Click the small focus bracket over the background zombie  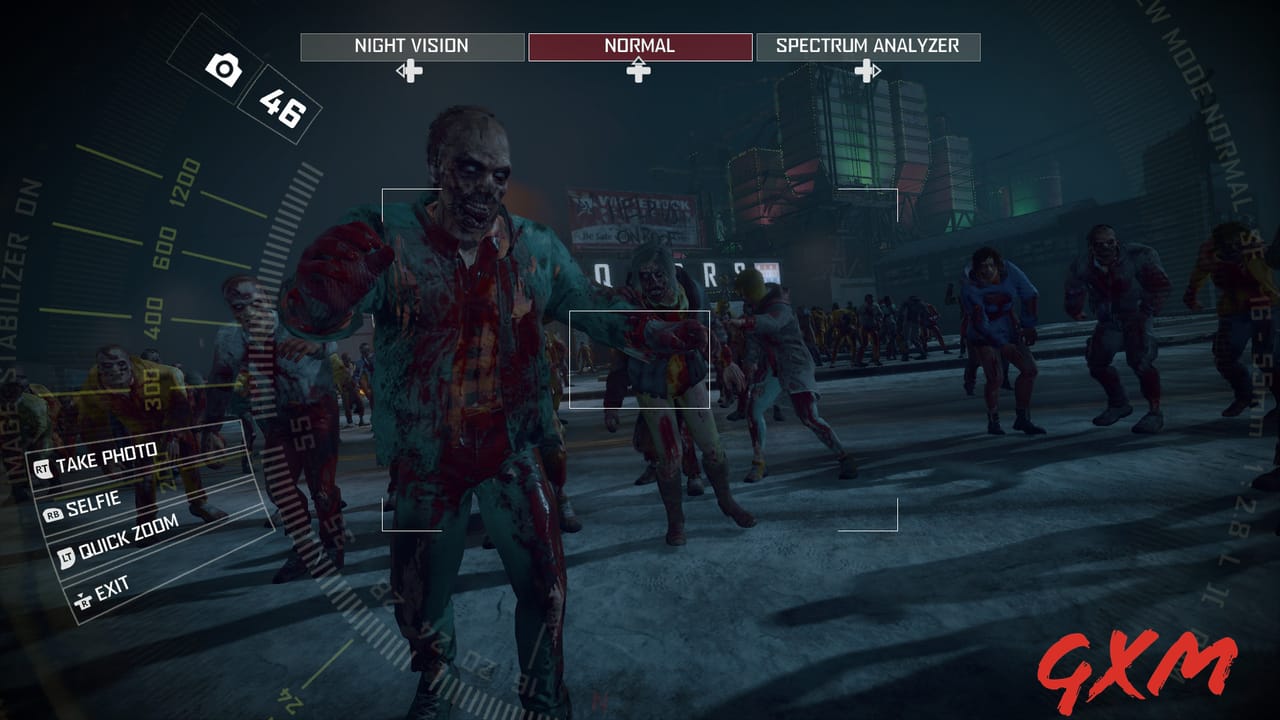coord(640,358)
